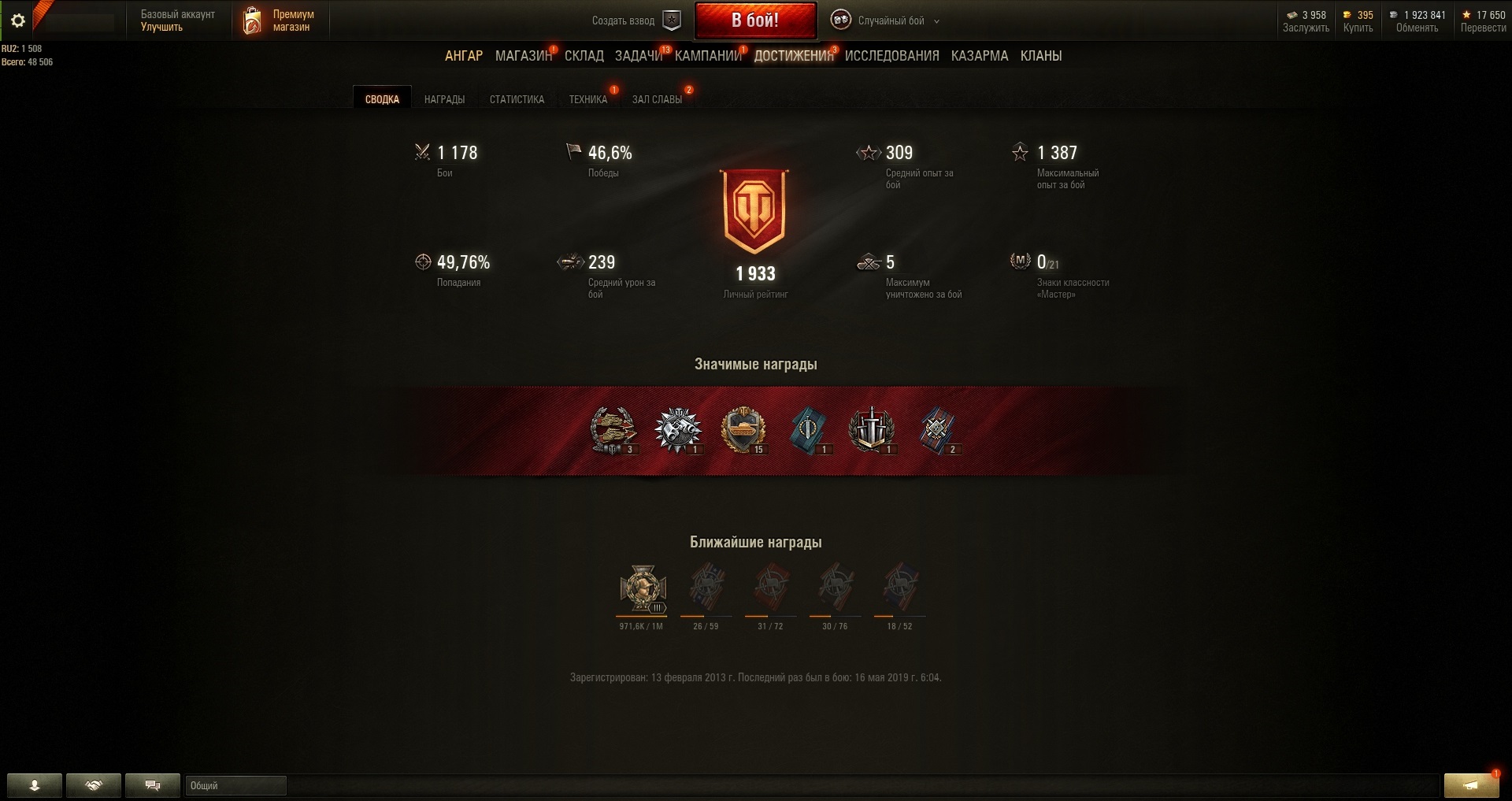Exchange credits via «Обменять»
The width and height of the screenshot is (1512, 801).
(1417, 28)
